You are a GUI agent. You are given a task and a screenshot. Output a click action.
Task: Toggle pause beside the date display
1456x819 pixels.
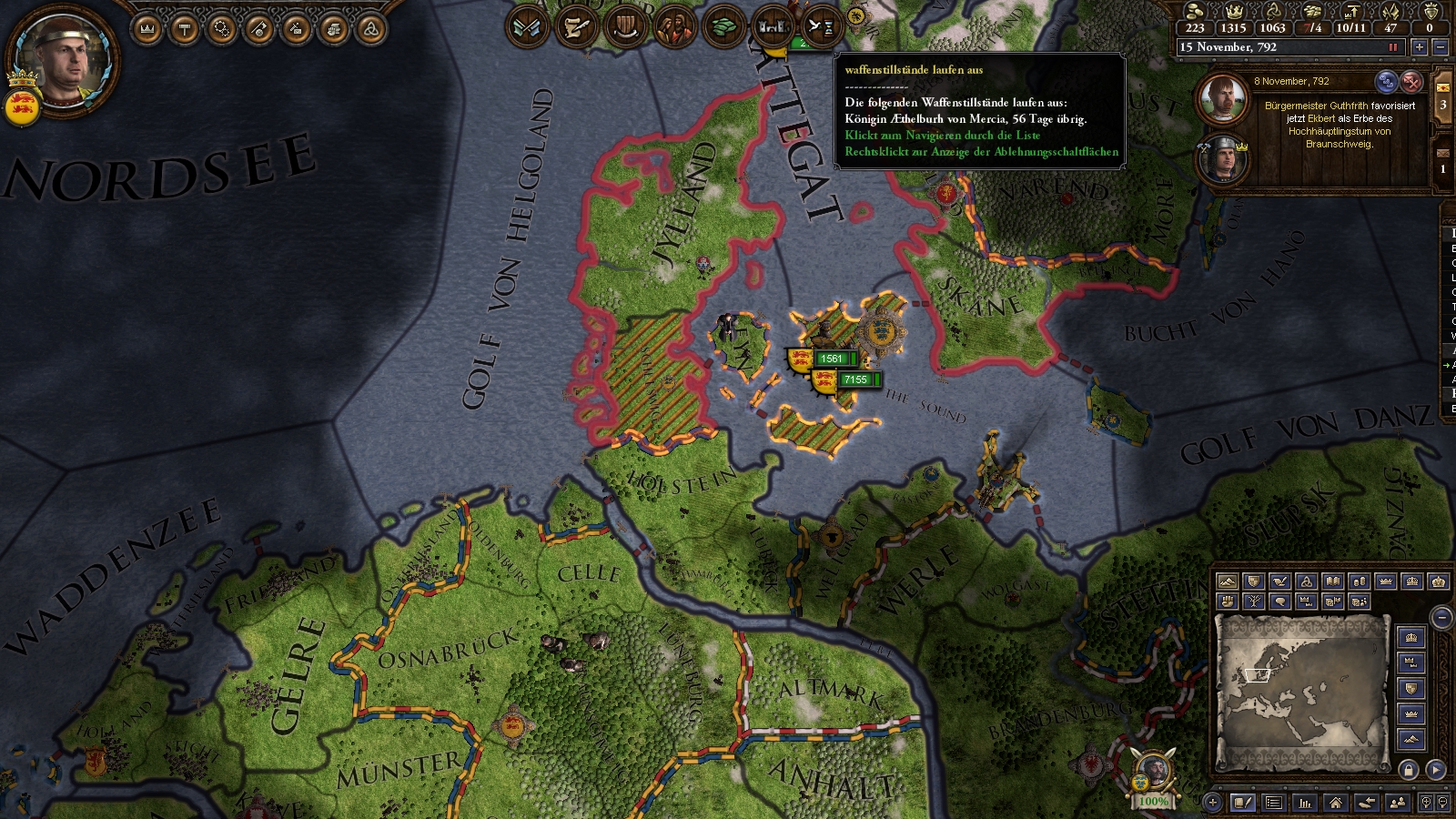[x=1392, y=47]
